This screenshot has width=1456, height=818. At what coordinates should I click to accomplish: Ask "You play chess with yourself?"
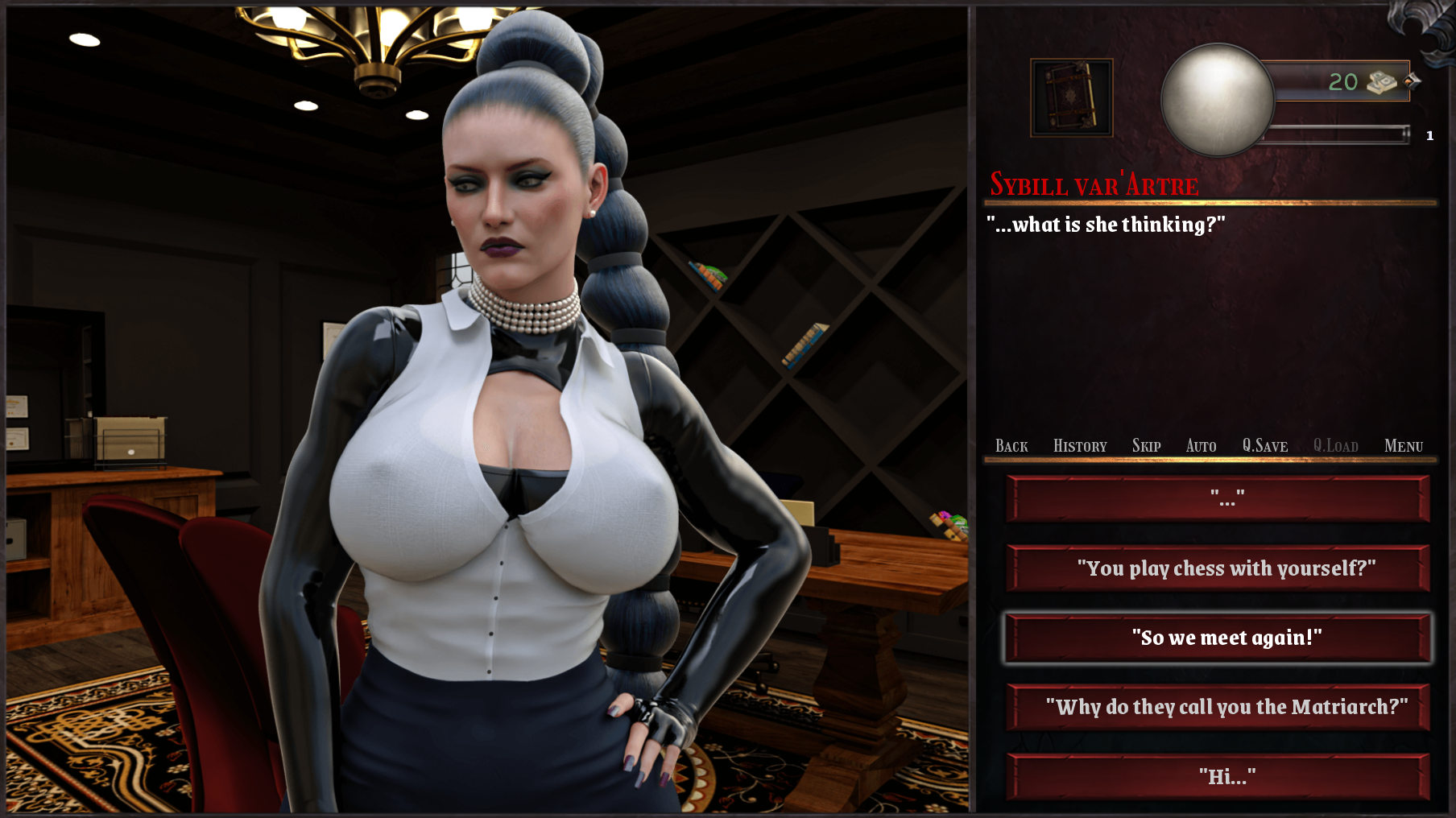click(1218, 568)
